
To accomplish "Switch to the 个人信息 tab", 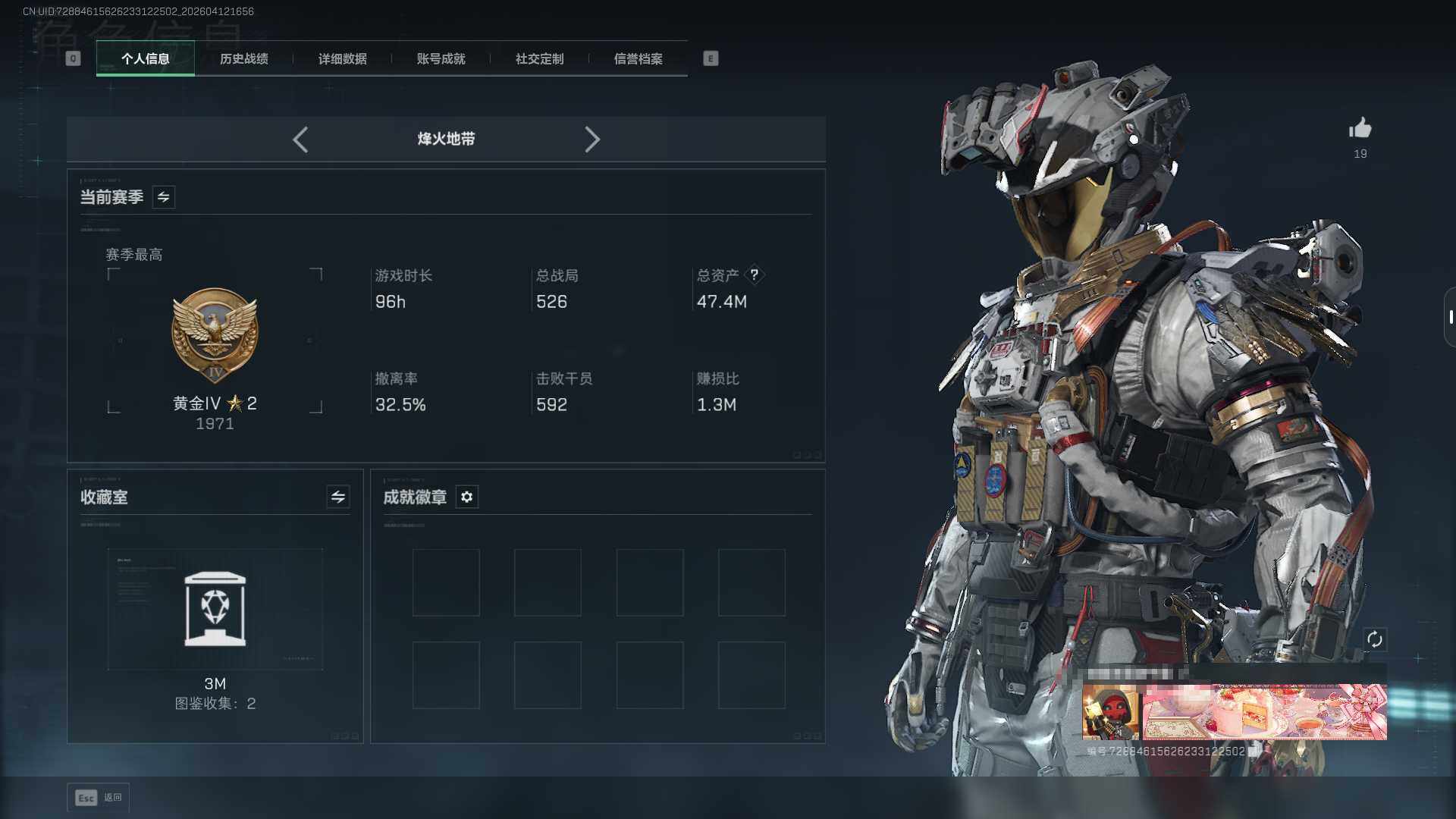I will click(x=145, y=58).
